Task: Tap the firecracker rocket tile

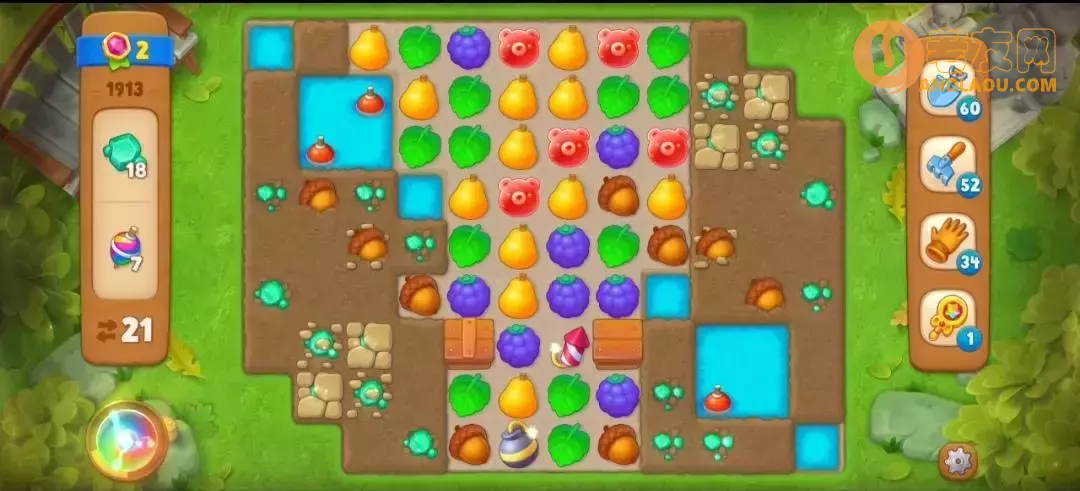Action: [x=570, y=346]
